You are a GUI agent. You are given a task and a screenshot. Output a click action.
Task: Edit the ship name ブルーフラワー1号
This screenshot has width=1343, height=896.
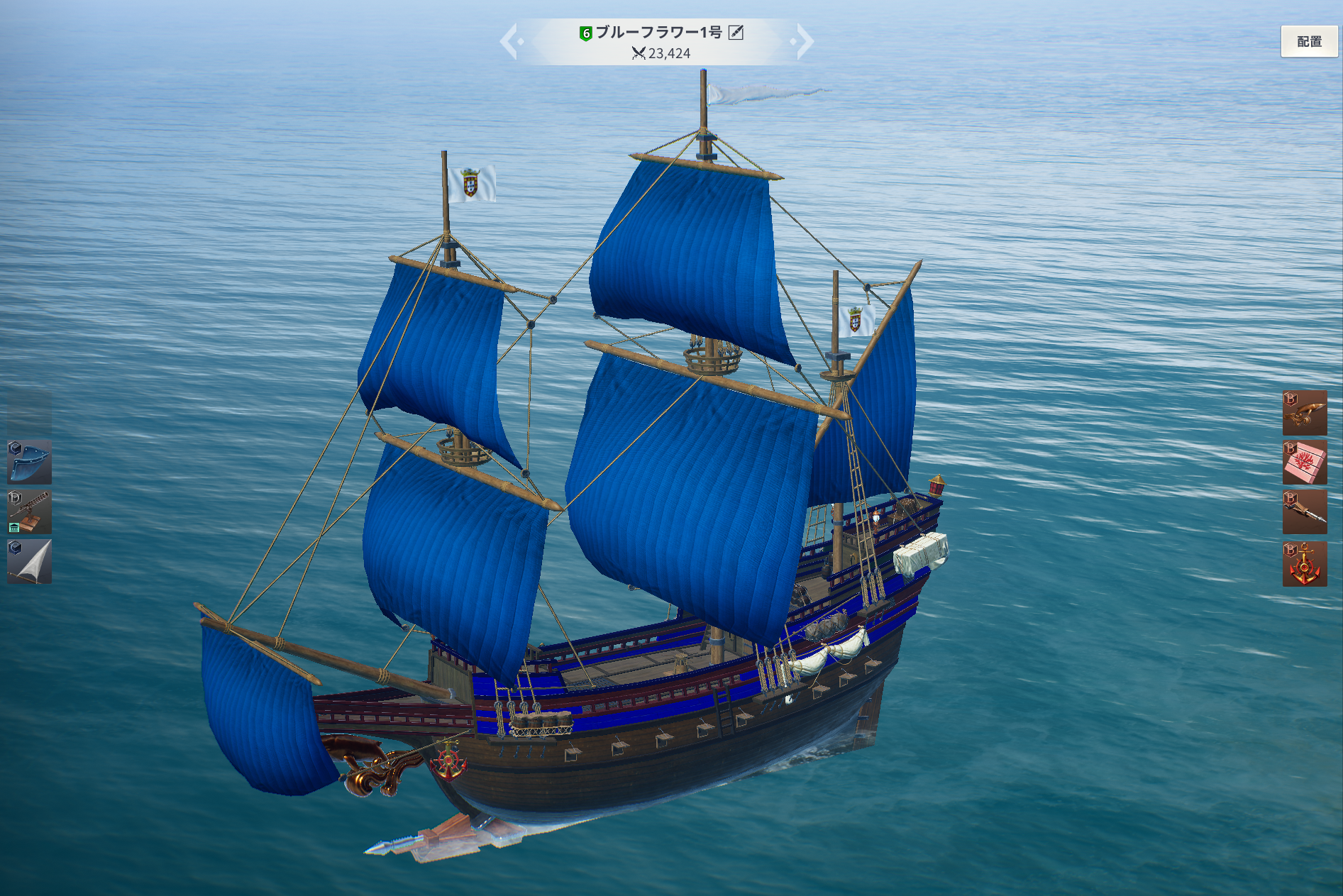pos(736,33)
